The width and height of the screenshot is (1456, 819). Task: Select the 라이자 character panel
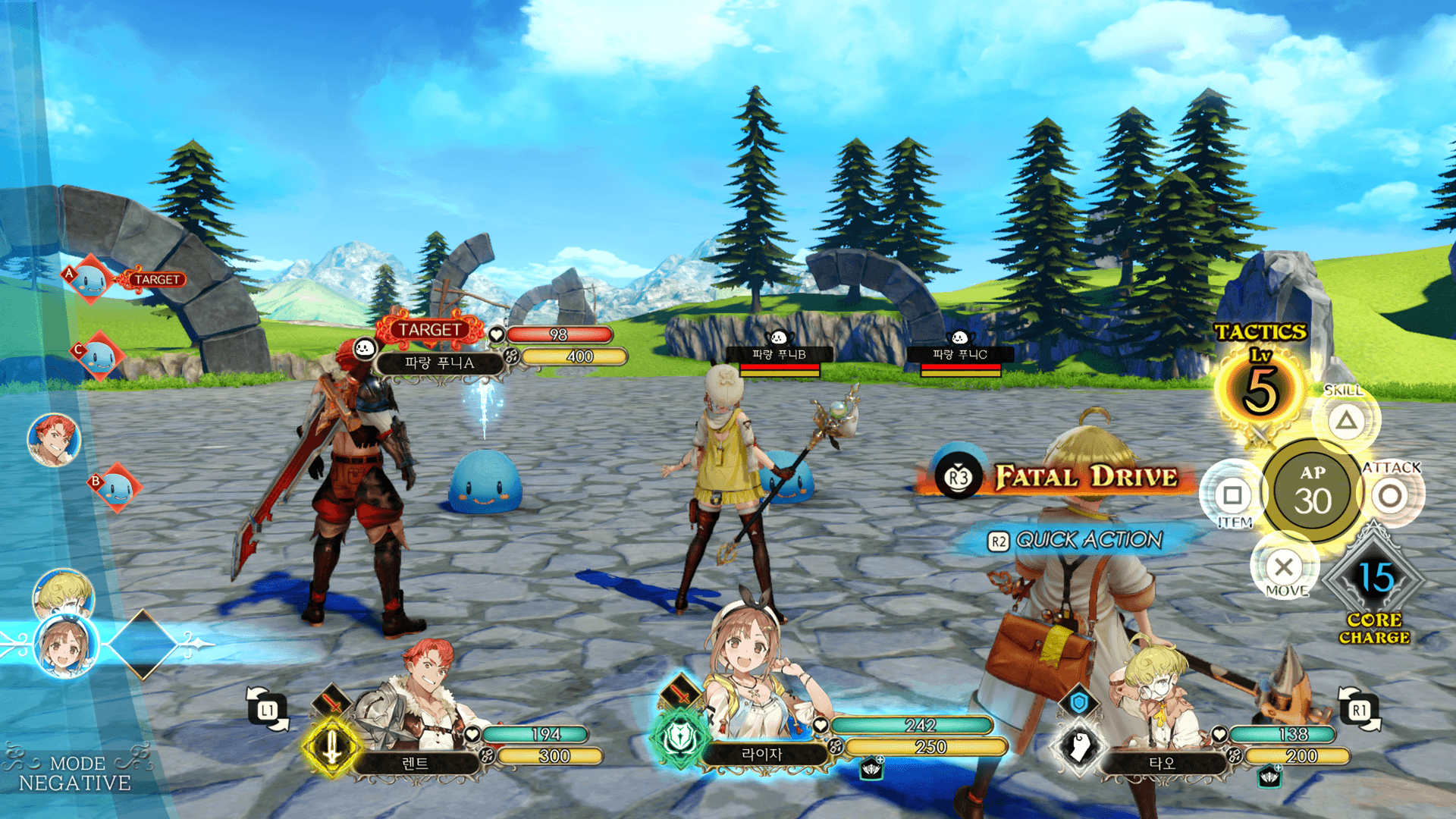tap(761, 755)
